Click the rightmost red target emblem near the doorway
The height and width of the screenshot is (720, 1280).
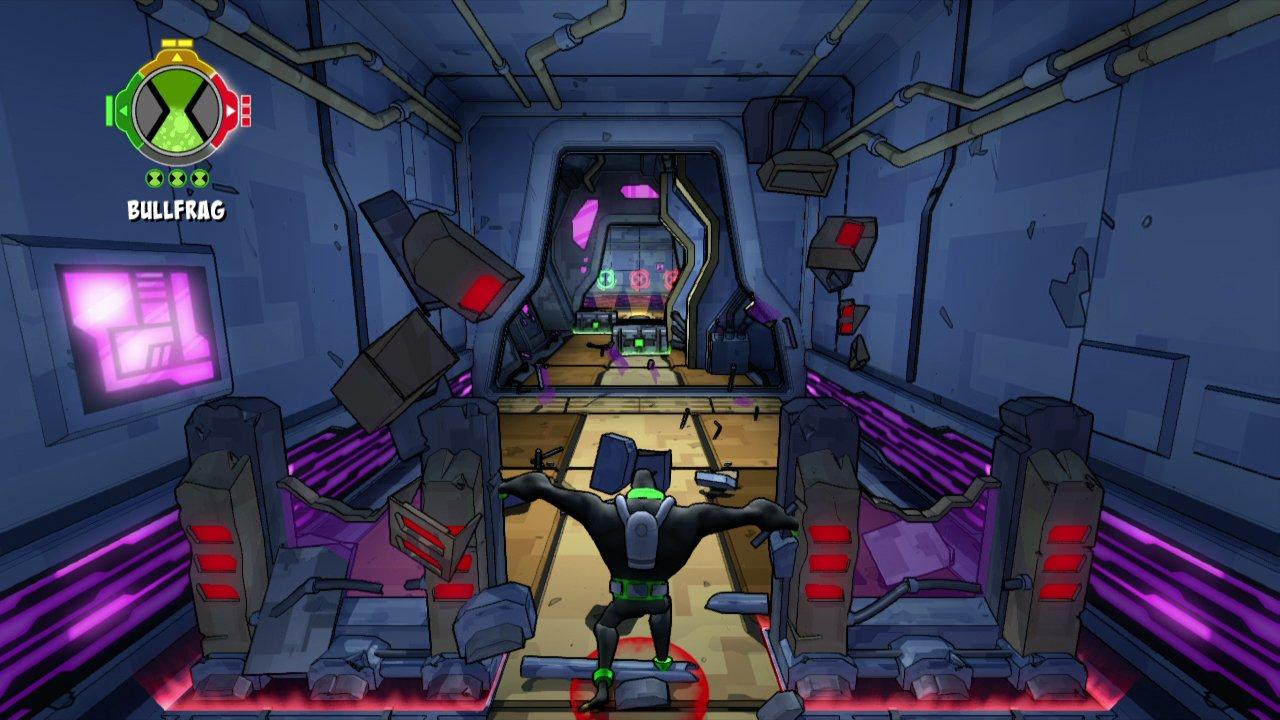670,279
